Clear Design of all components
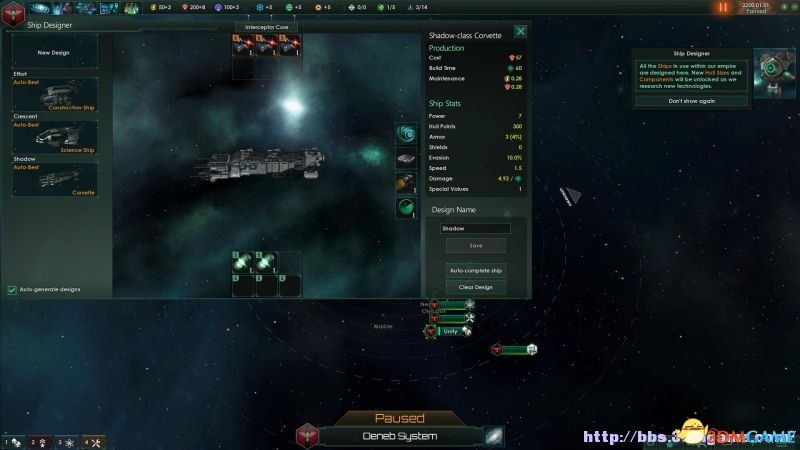 pyautogui.click(x=476, y=287)
